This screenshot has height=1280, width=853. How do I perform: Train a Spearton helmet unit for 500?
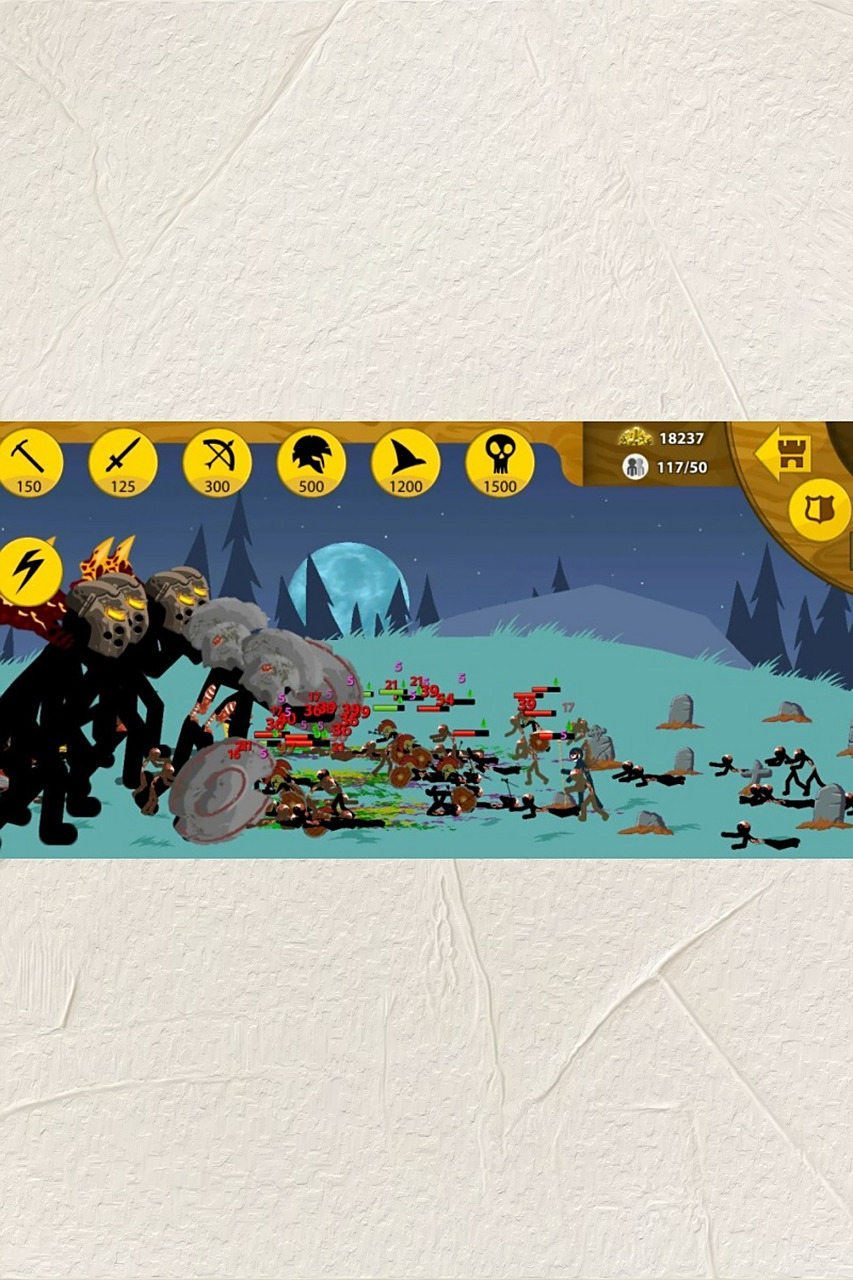click(311, 463)
